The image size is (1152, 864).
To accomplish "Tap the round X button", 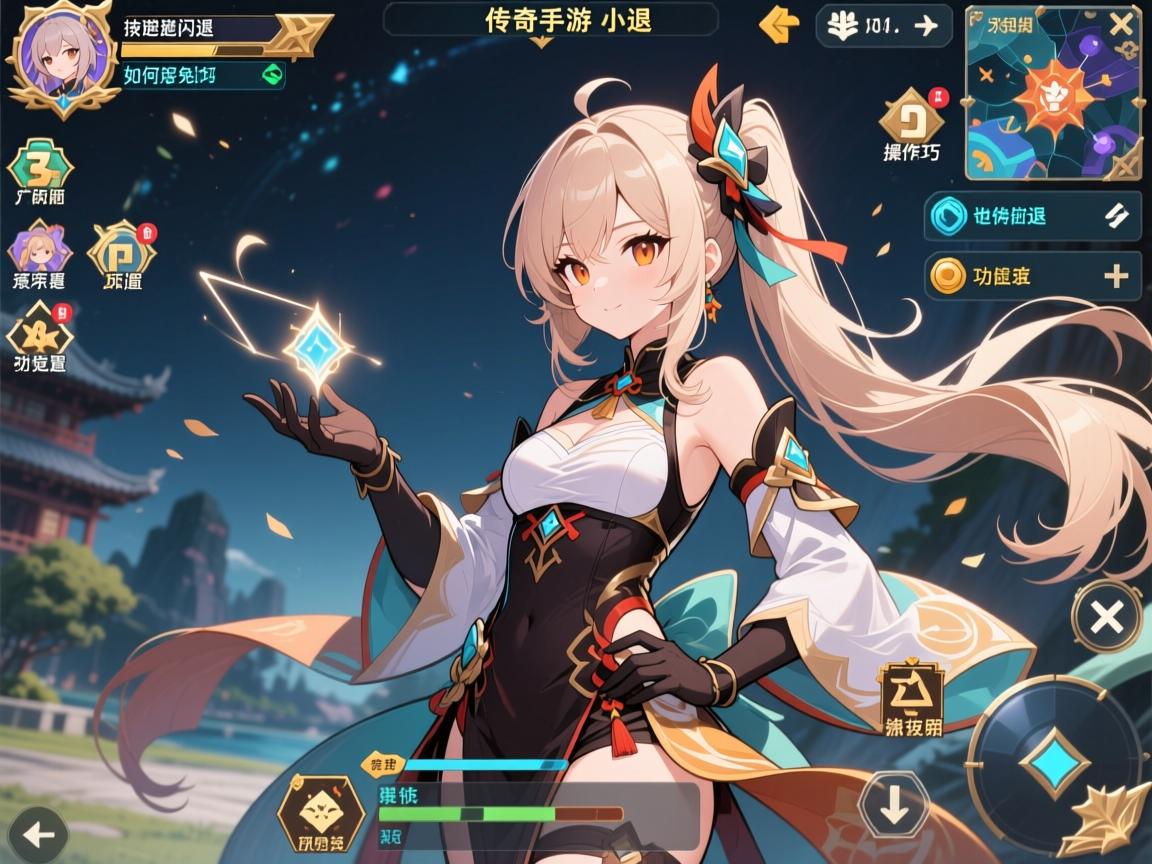I will point(1106,617).
